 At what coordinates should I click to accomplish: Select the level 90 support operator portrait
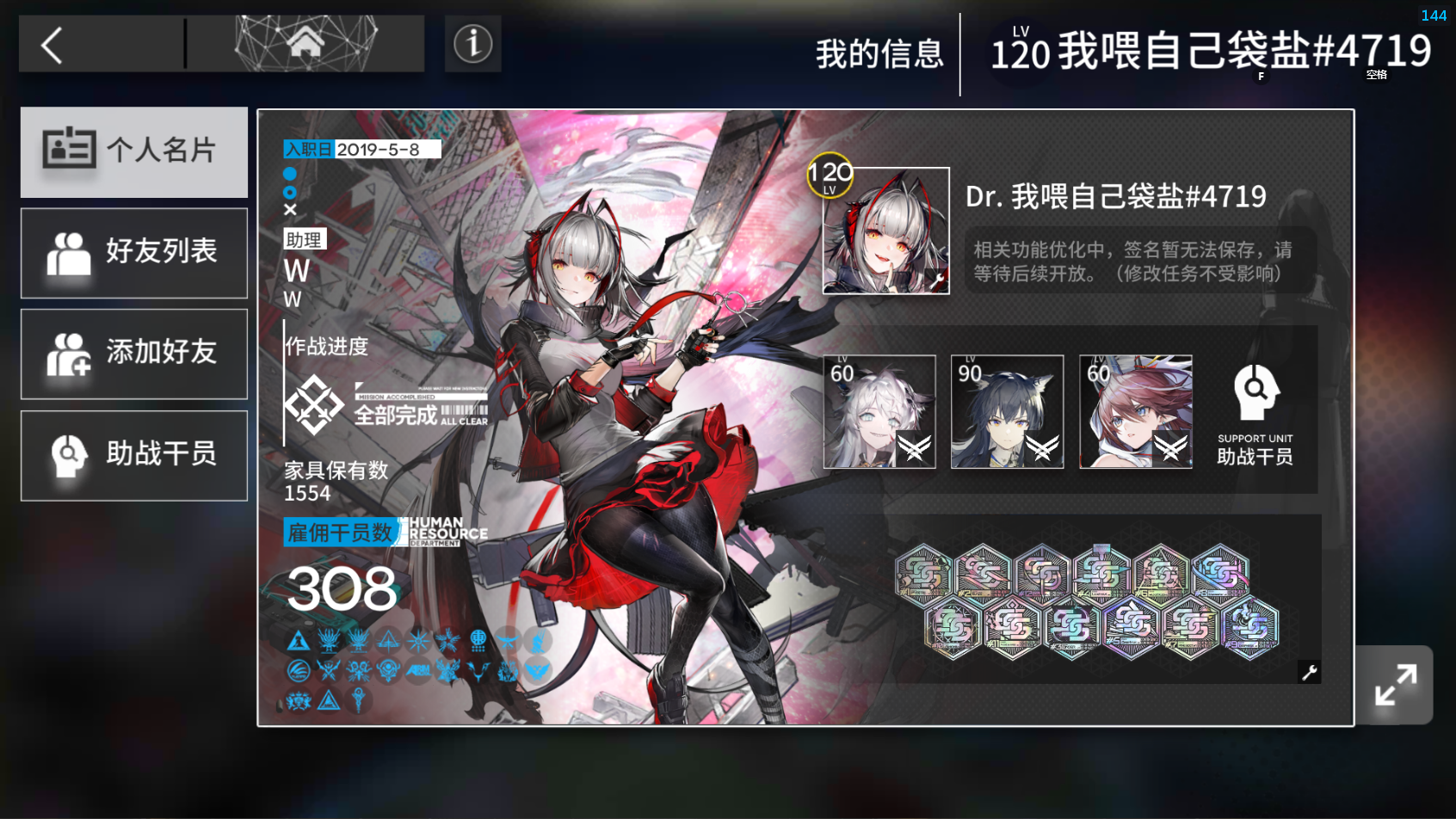[x=1007, y=411]
